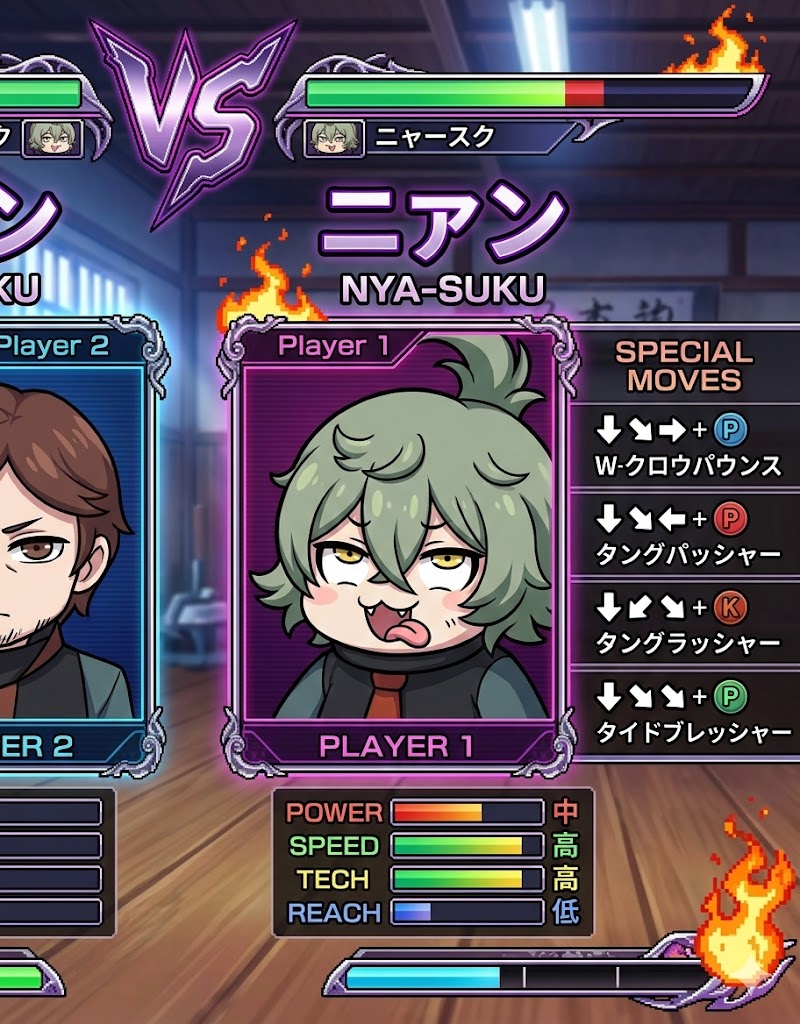The height and width of the screenshot is (1024, 800).
Task: Choose the W-クロウパウンス special move row
Action: (x=688, y=446)
